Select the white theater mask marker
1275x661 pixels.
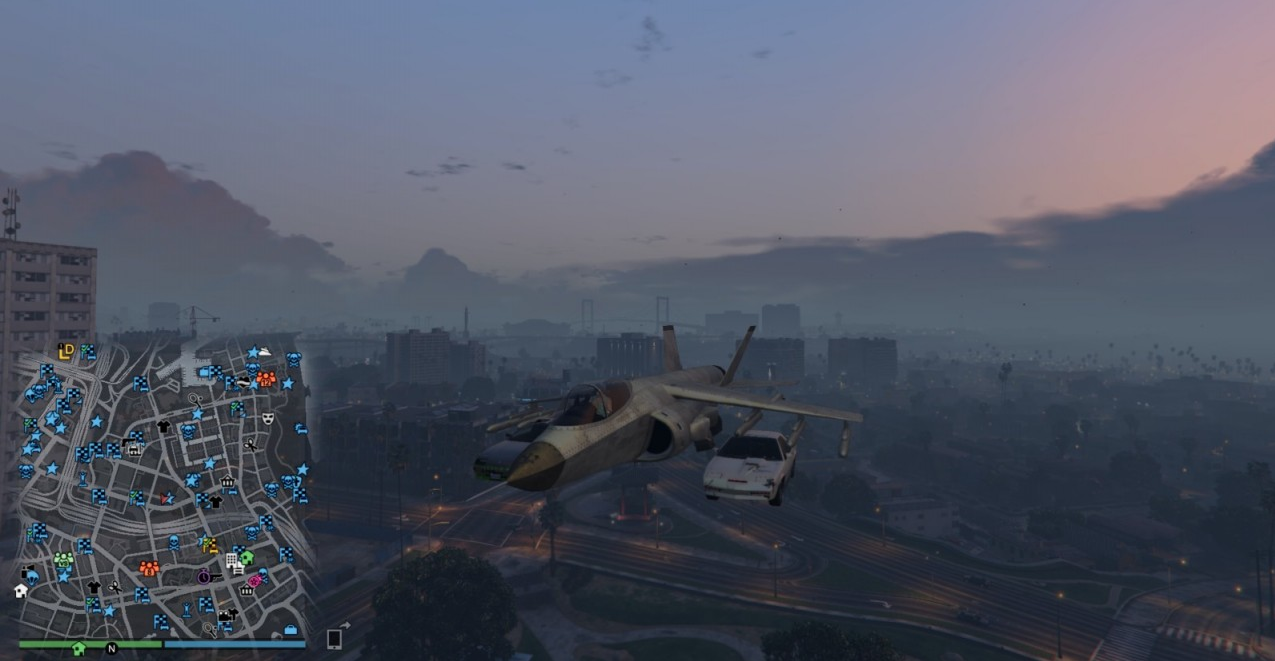point(268,418)
